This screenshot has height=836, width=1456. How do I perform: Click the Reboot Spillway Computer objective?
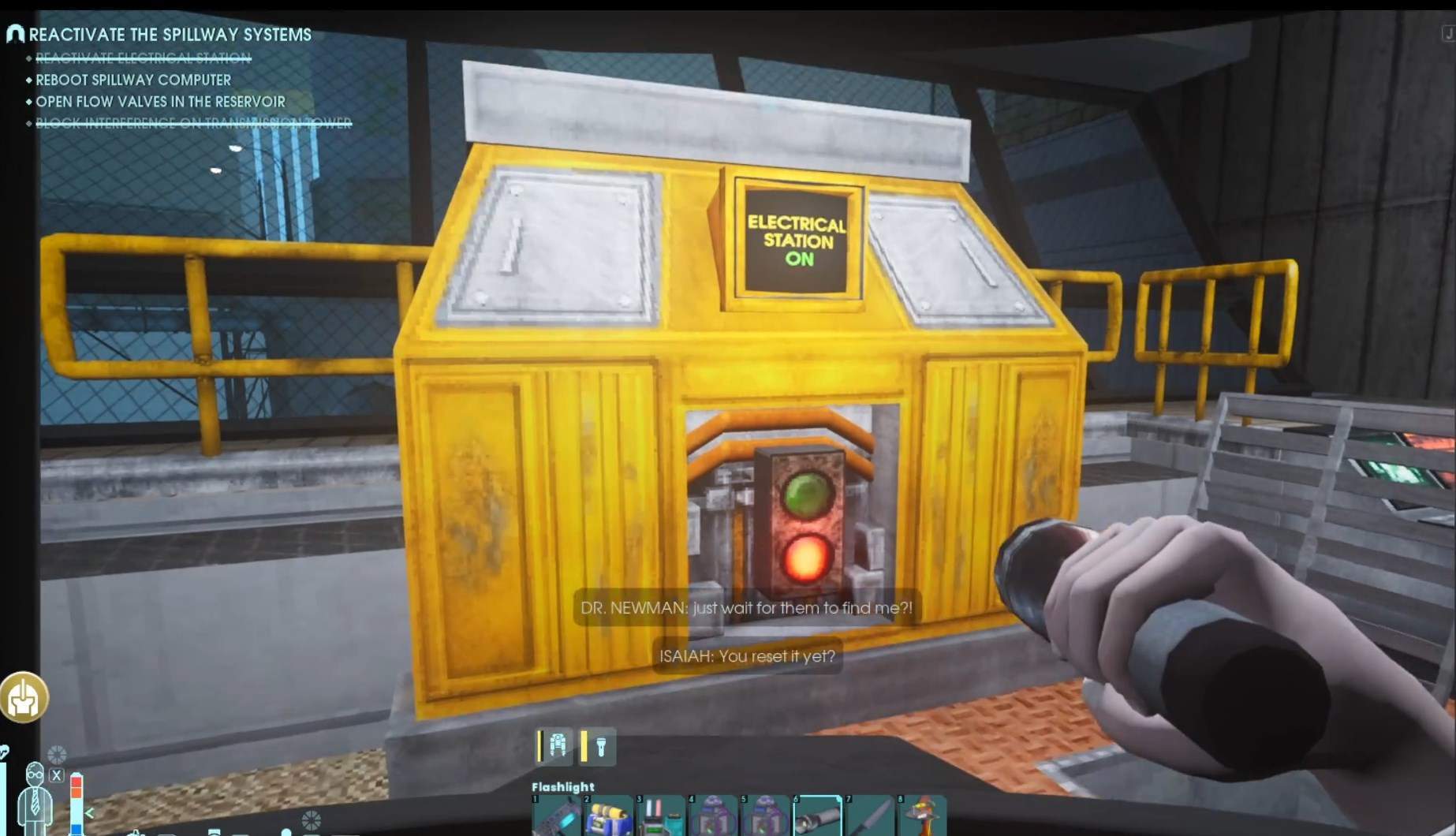tap(133, 80)
